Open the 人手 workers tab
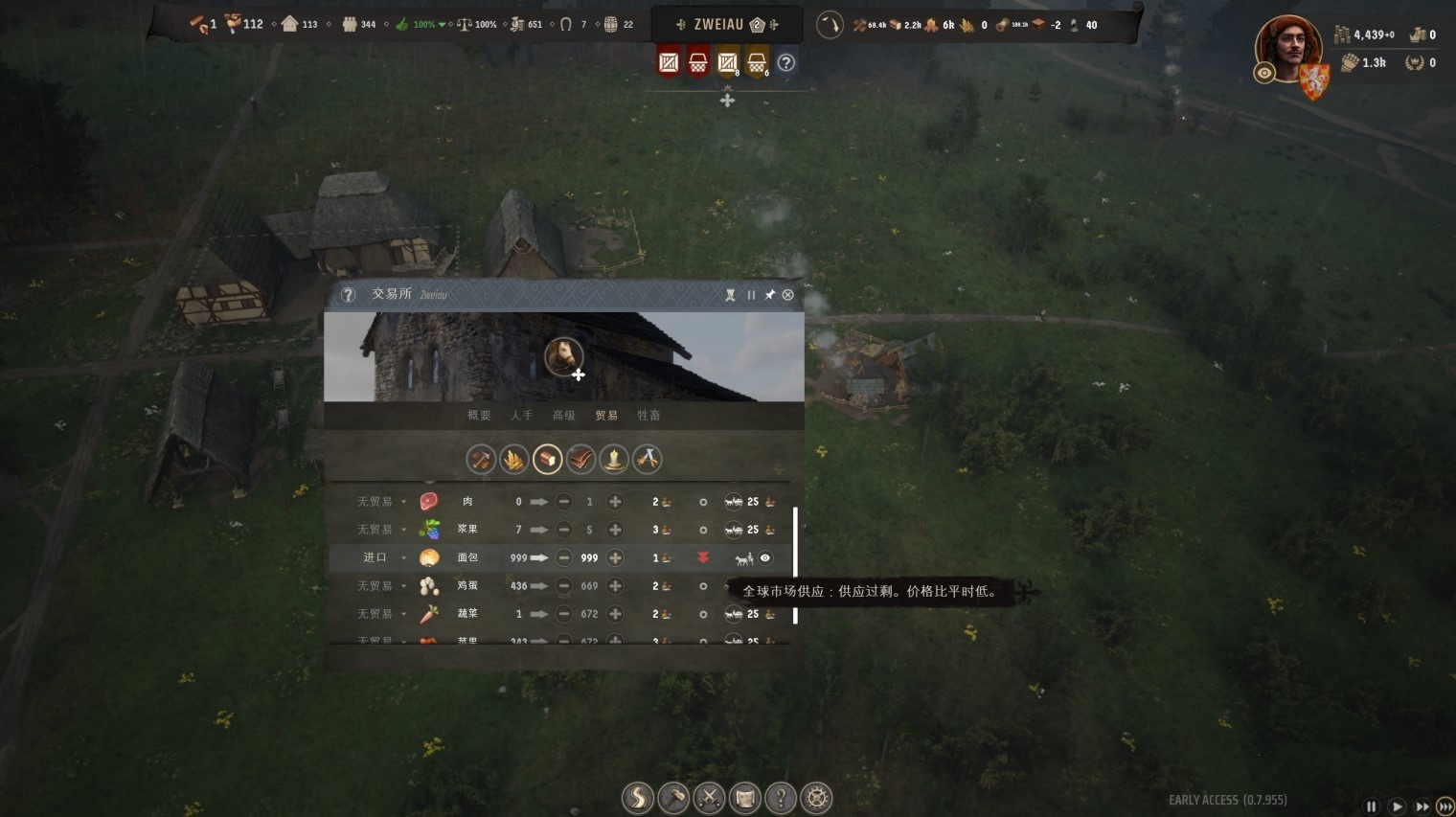 click(x=521, y=416)
